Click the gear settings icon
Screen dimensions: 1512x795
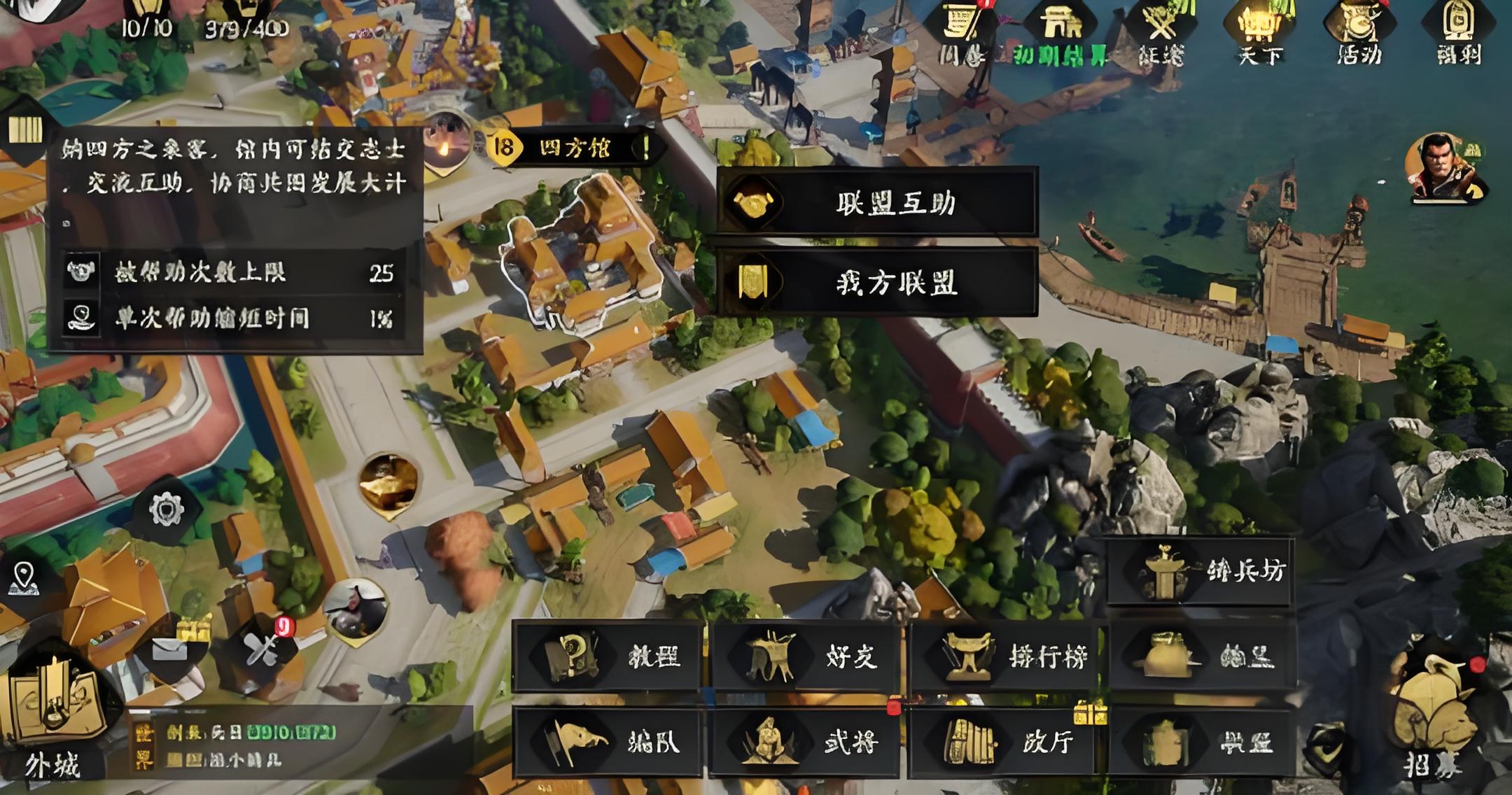[166, 509]
